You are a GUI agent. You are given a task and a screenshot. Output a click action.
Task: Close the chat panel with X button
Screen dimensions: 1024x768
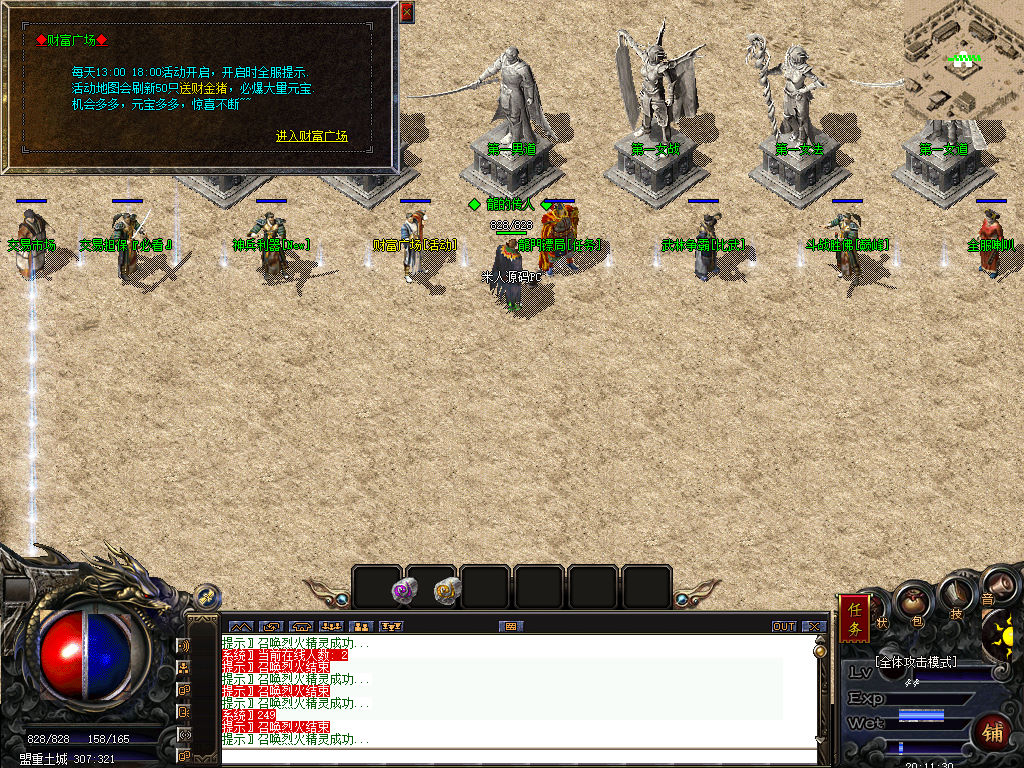814,626
